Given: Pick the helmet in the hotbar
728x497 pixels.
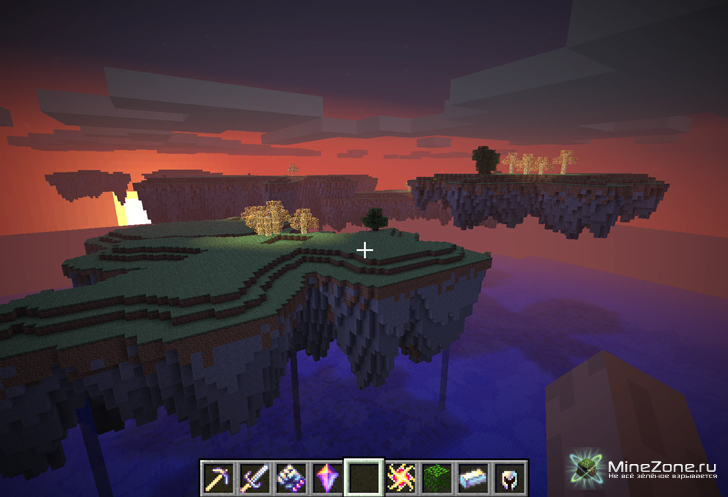Looking at the screenshot, I should click(509, 477).
